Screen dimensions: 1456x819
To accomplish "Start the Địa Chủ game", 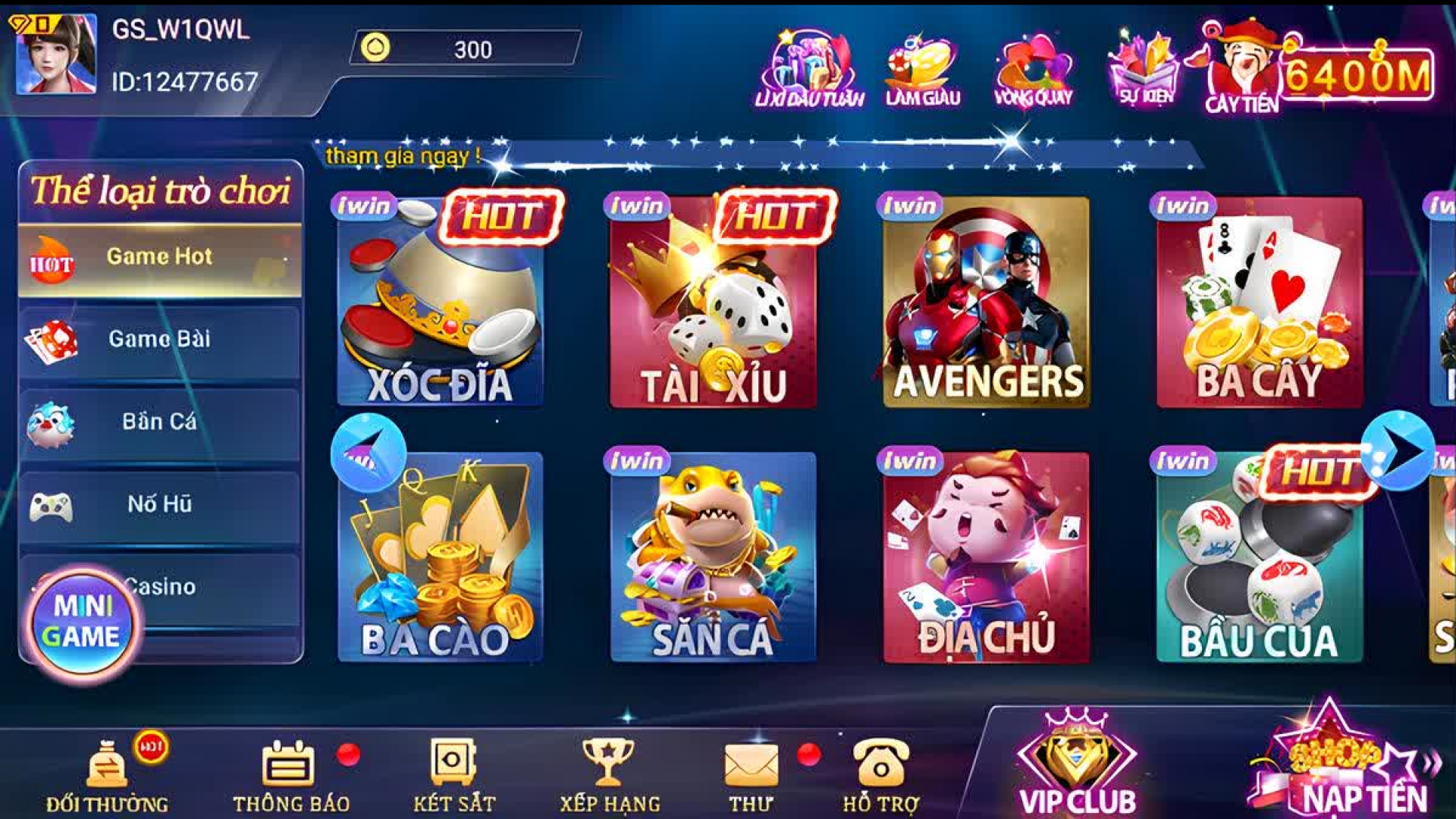I will coord(986,557).
